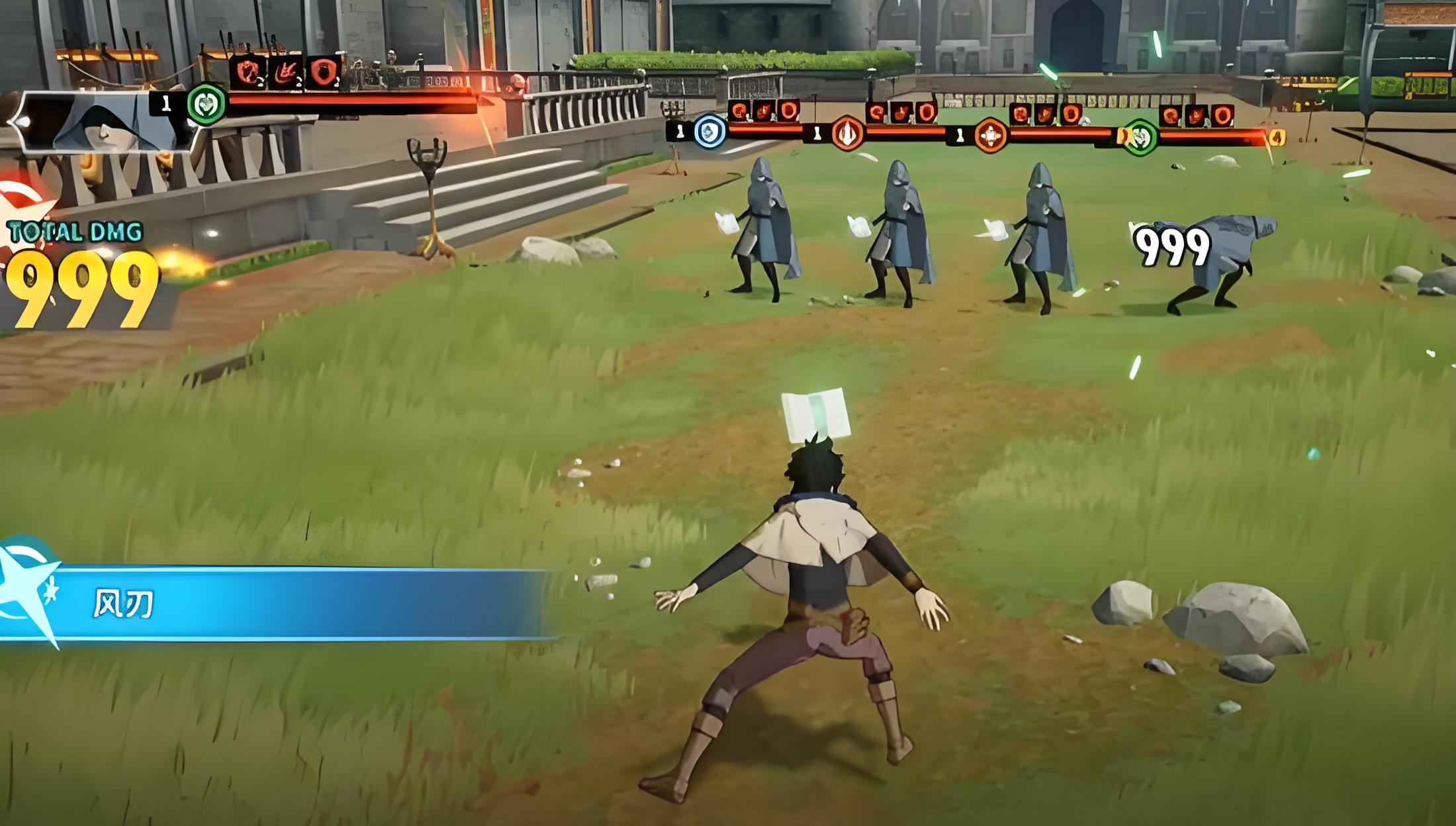Screen dimensions: 1456x826
Task: Target the green enemy emblem flanked by yellow tags
Action: (x=1140, y=137)
